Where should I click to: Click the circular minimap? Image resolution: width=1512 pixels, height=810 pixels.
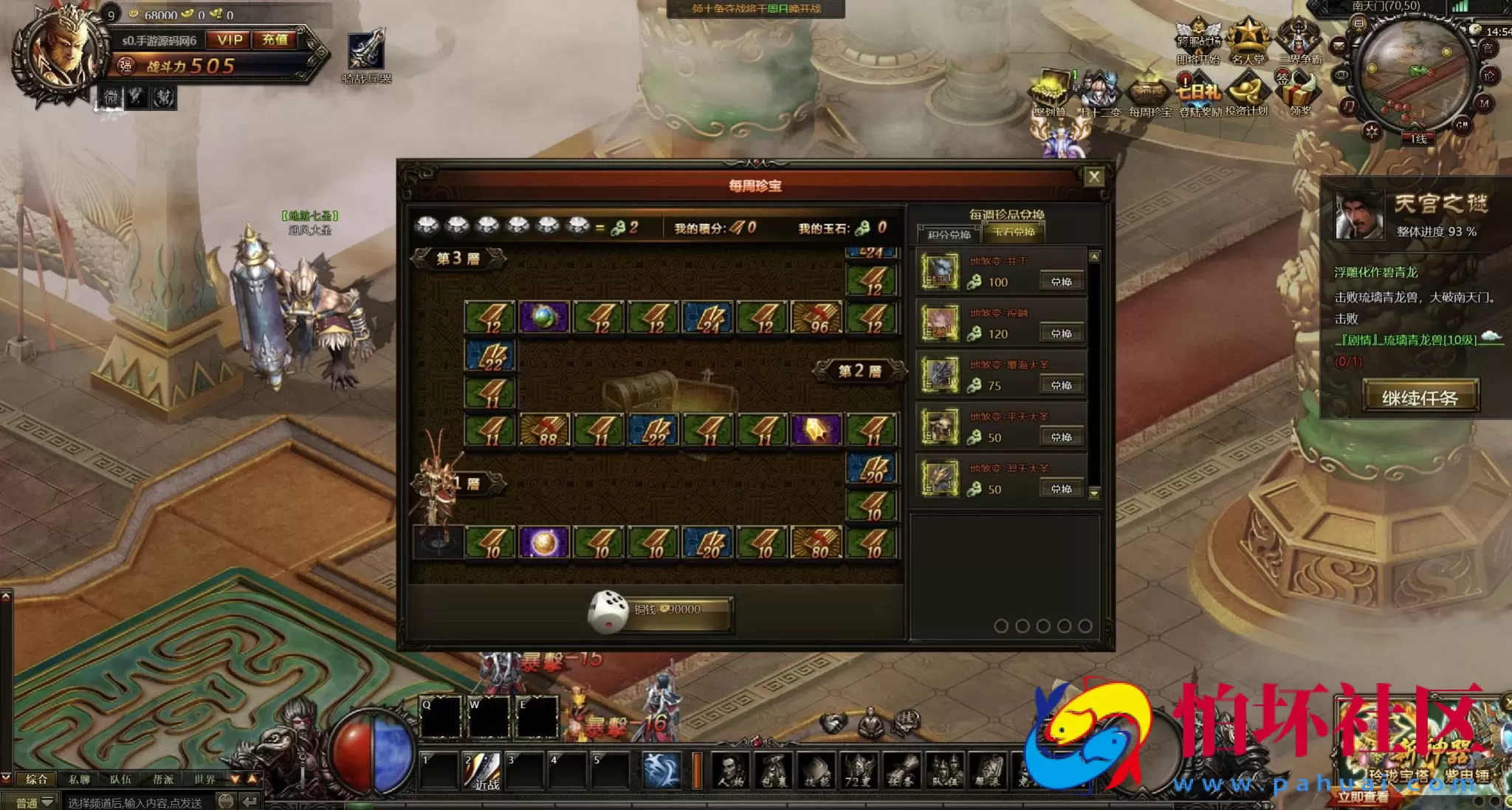click(x=1412, y=72)
